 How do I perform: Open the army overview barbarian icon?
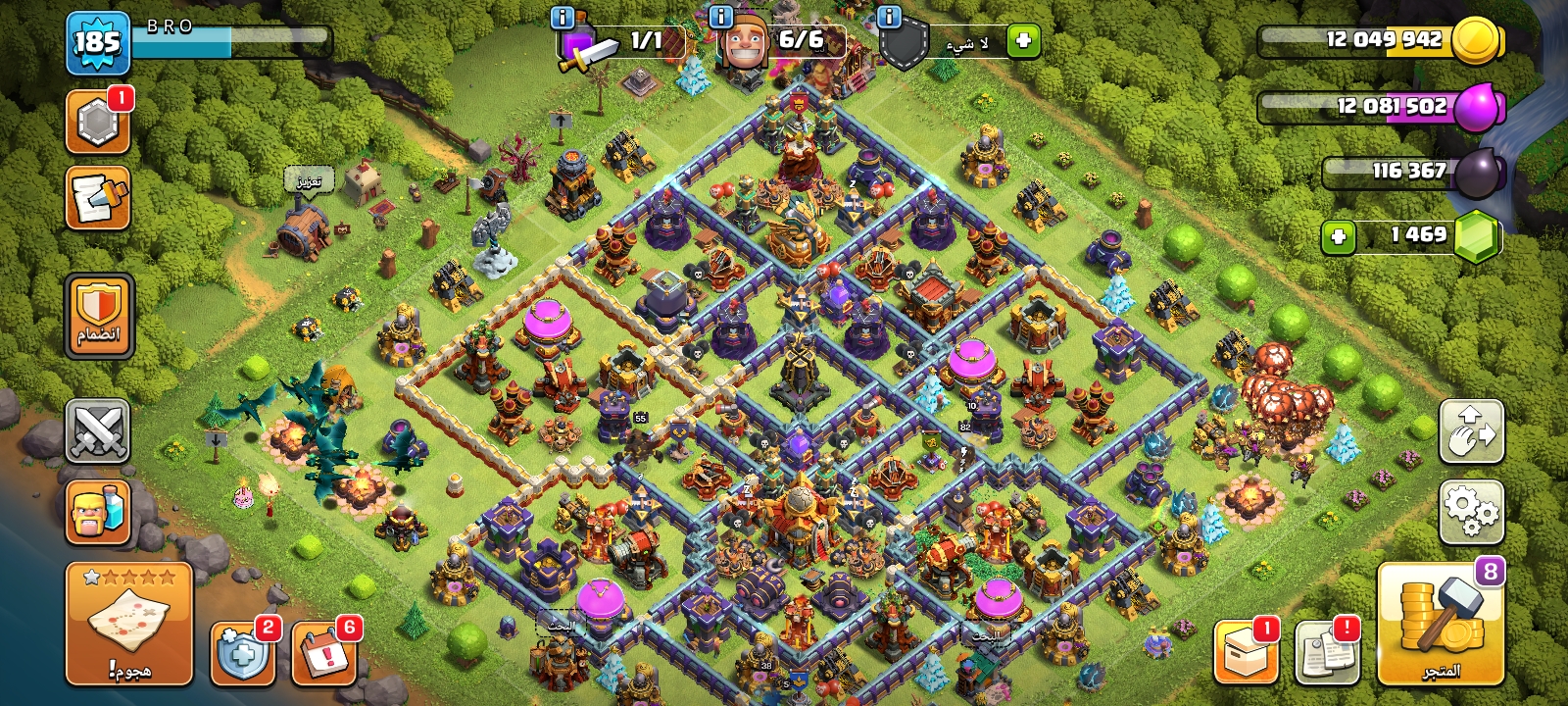[x=98, y=512]
